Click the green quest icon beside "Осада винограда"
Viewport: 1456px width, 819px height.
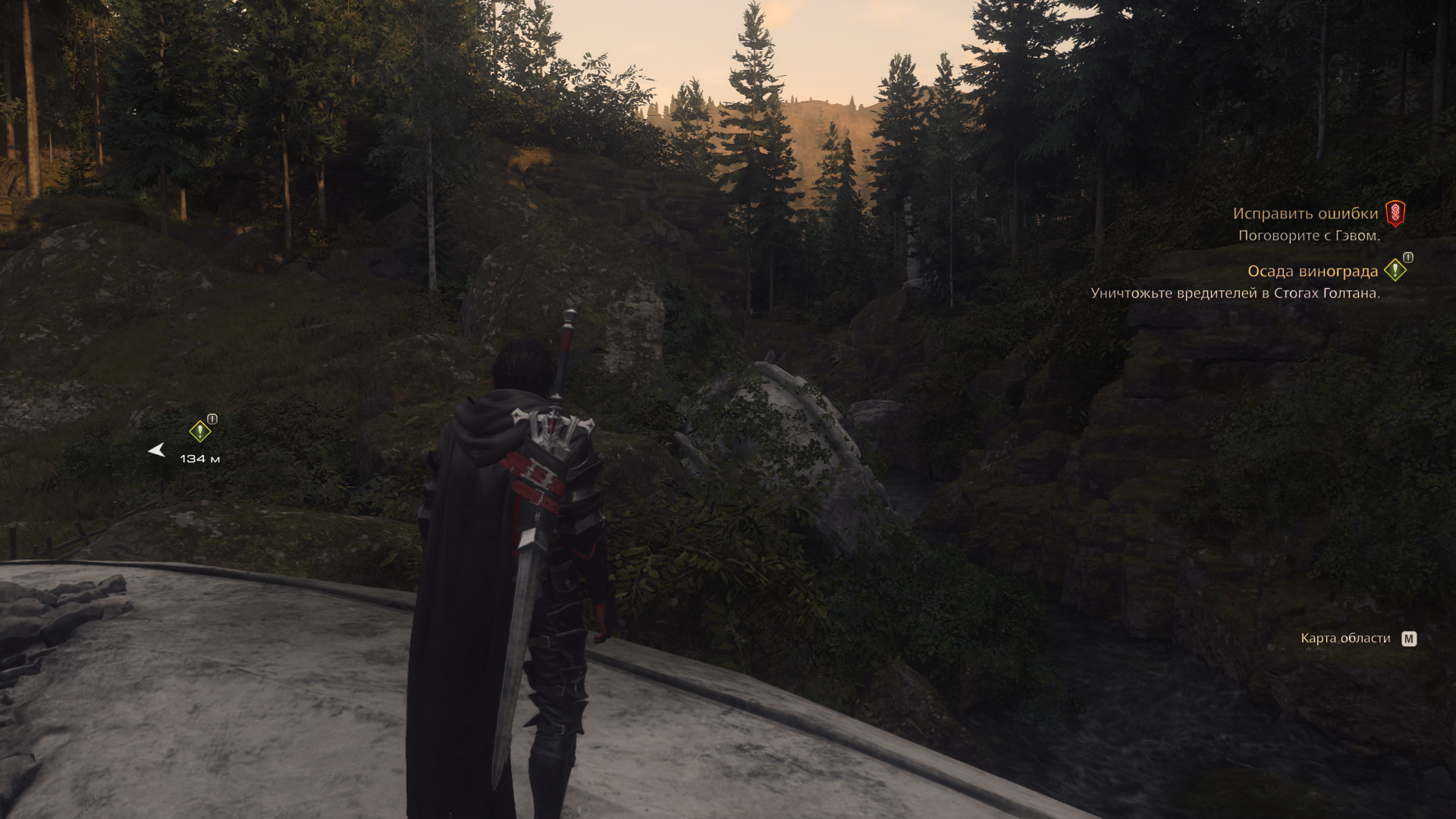(x=1395, y=270)
